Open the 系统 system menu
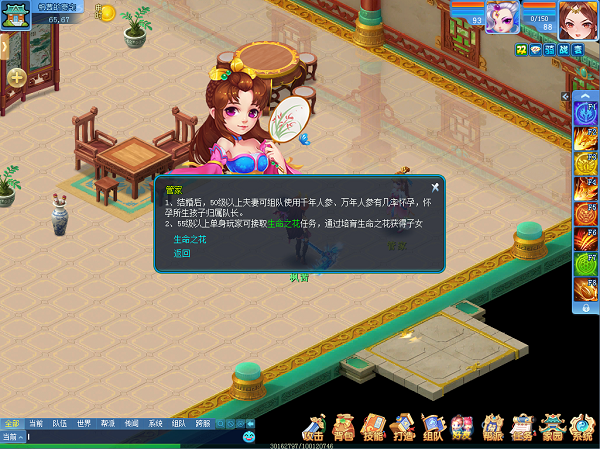The image size is (600, 449). (x=582, y=427)
